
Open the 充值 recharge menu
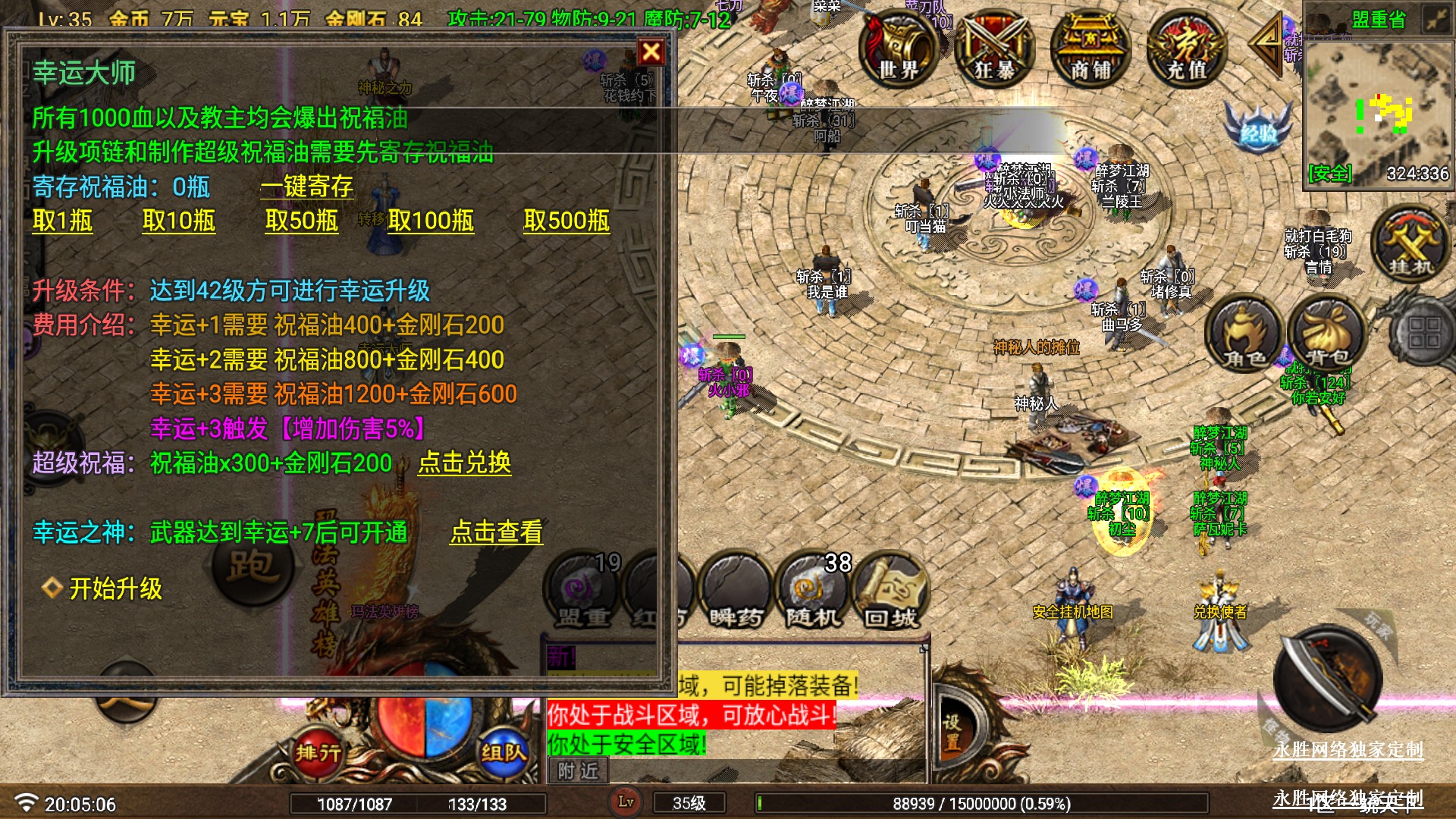tap(1186, 49)
